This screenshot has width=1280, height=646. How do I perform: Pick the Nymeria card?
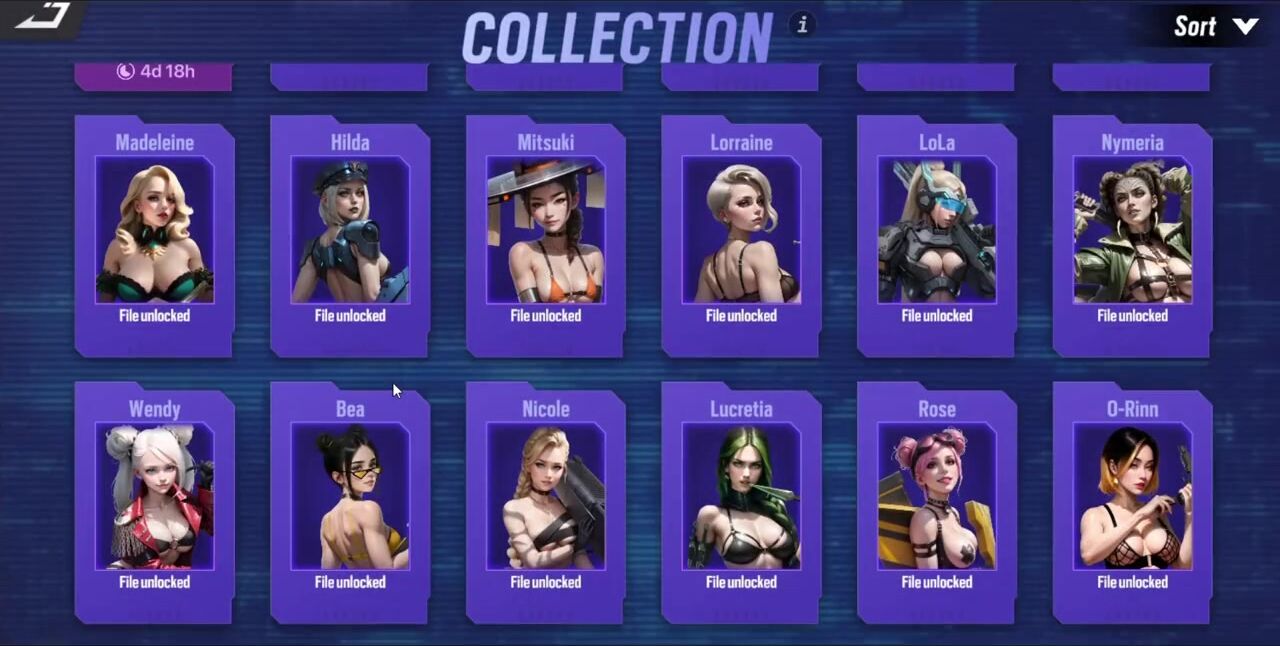(x=1132, y=235)
